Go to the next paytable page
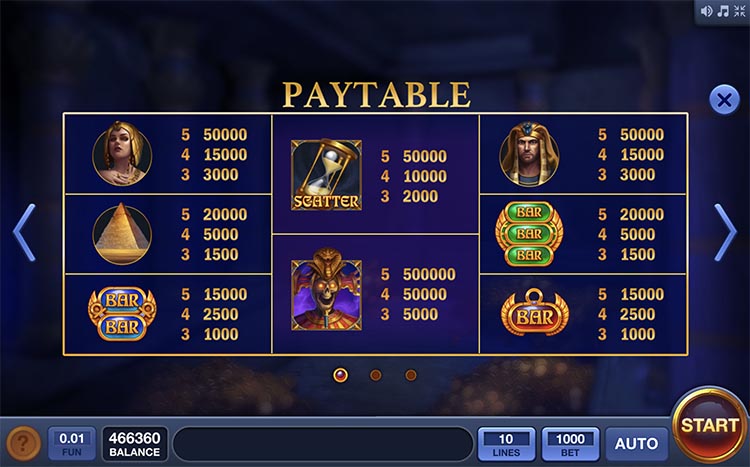The width and height of the screenshot is (750, 467). point(726,232)
